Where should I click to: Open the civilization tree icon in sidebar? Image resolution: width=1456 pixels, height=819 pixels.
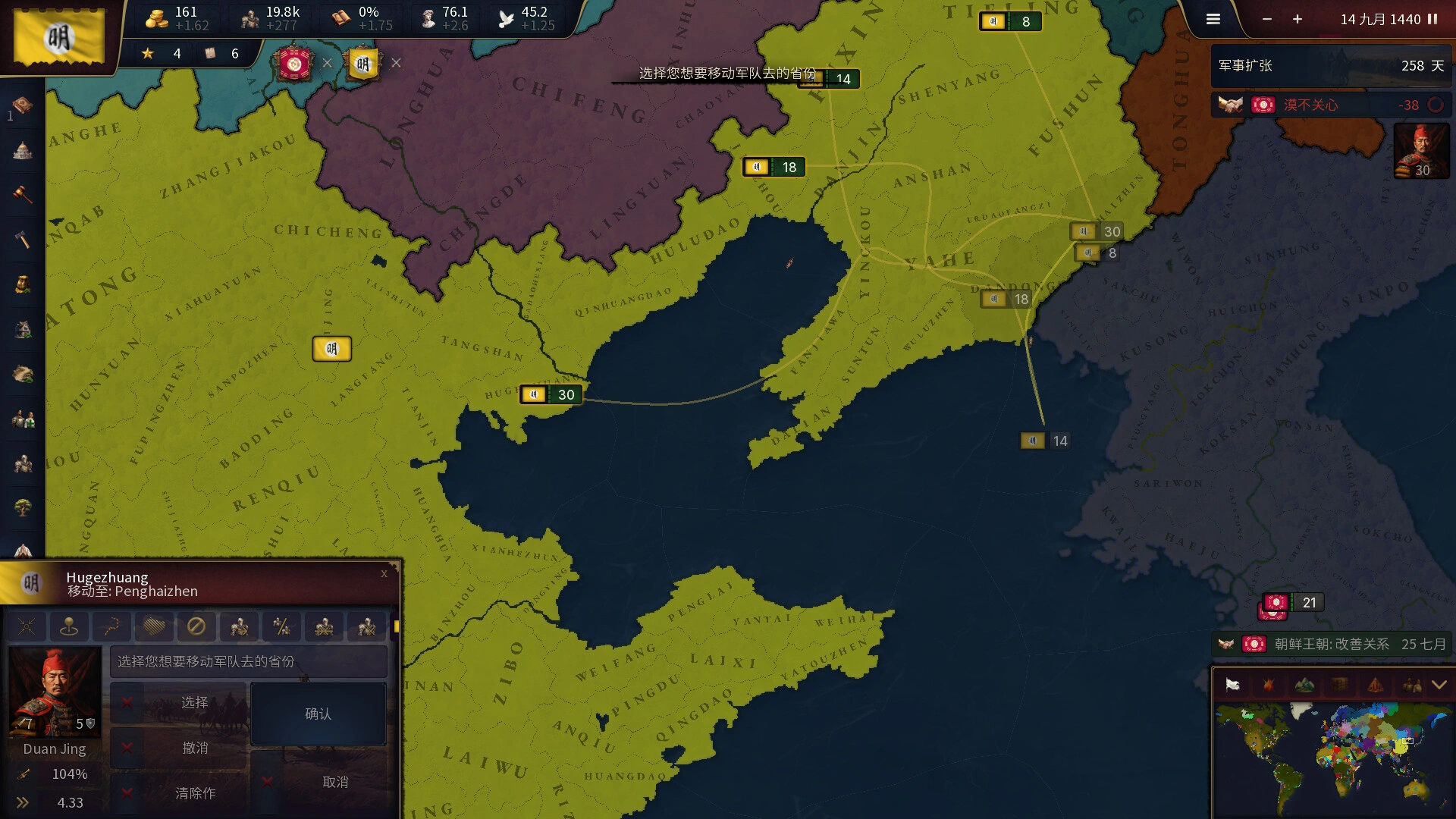click(21, 507)
